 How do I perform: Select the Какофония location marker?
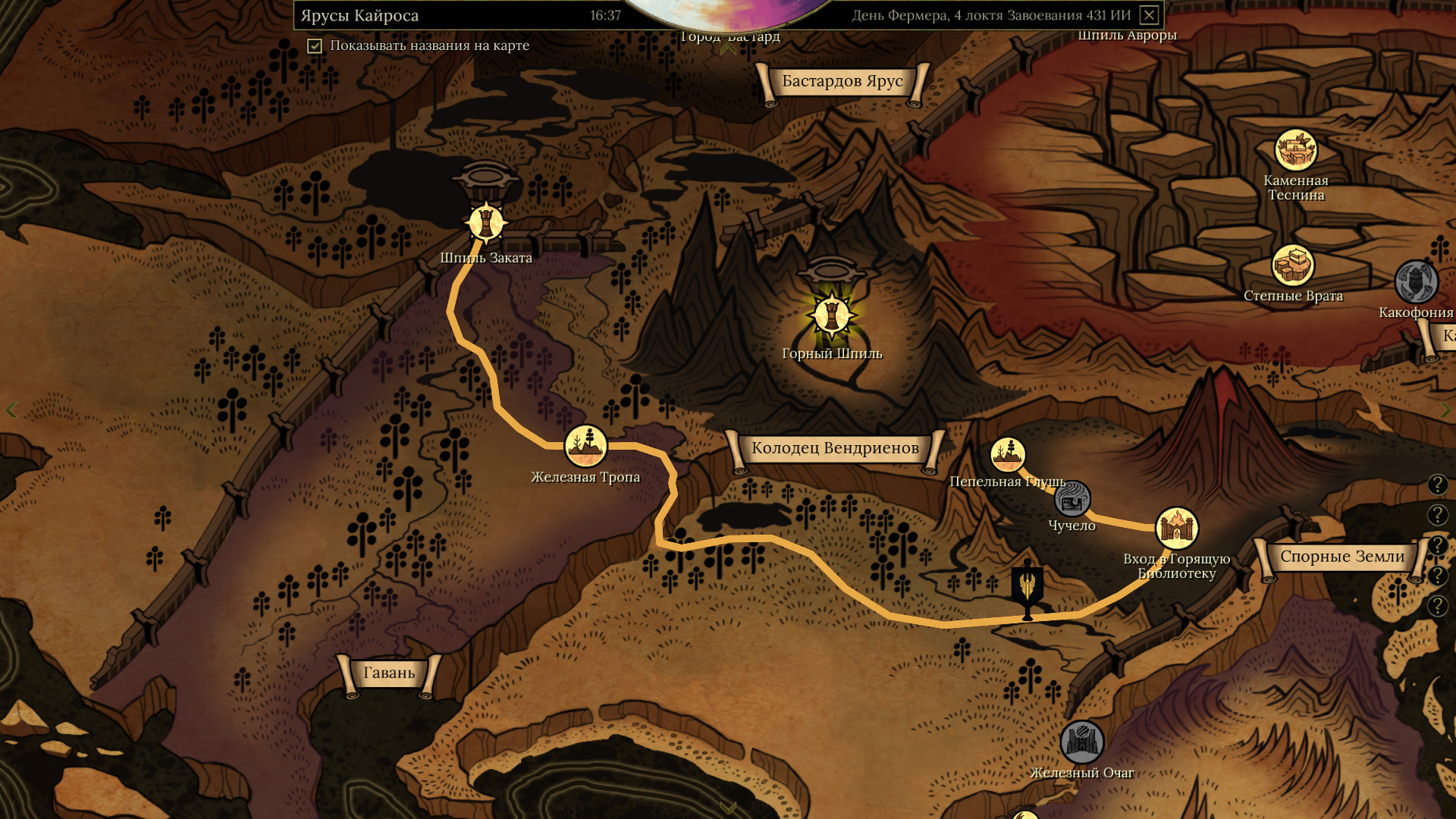pos(1416,282)
